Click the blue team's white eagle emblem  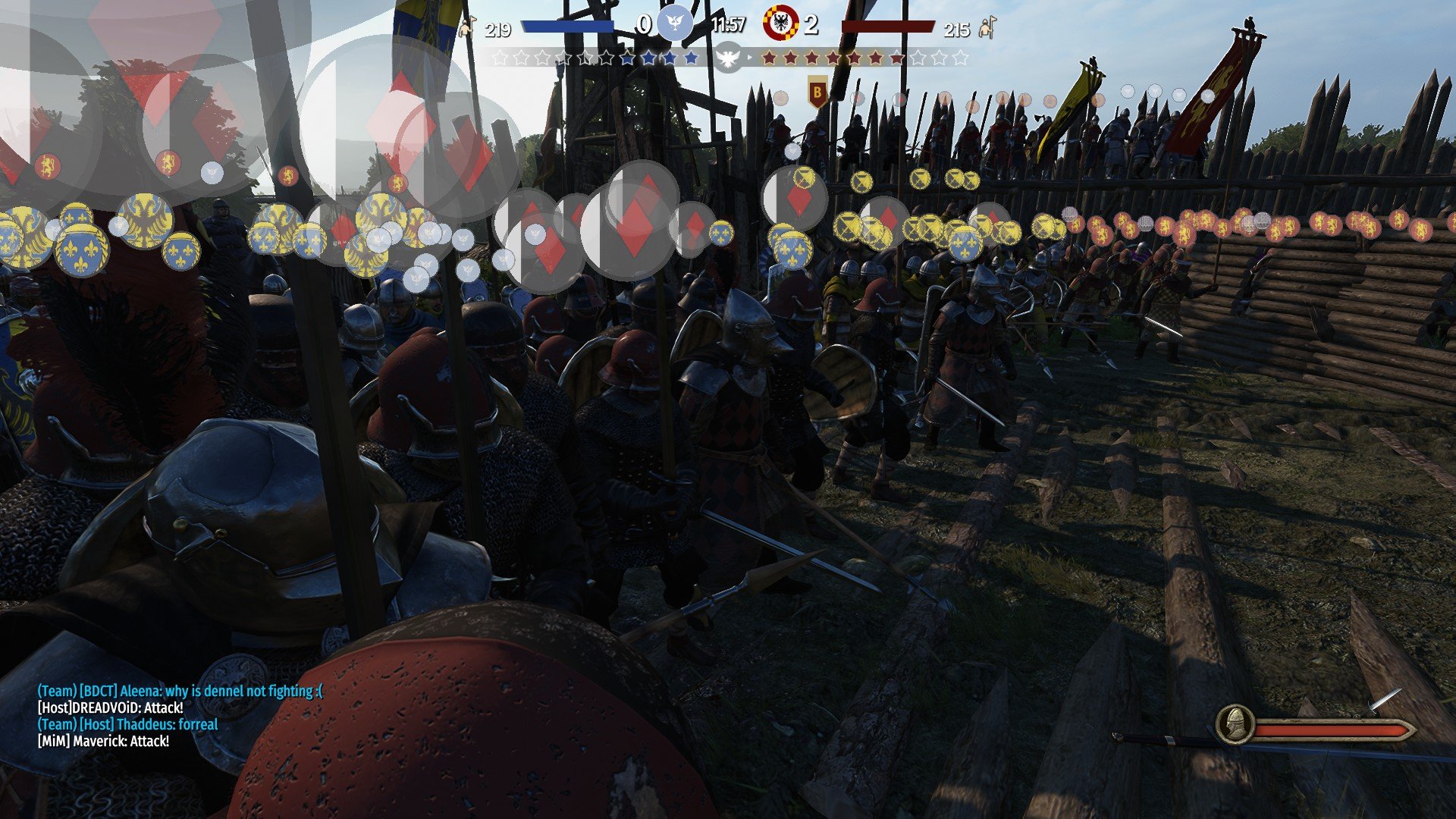[x=674, y=23]
